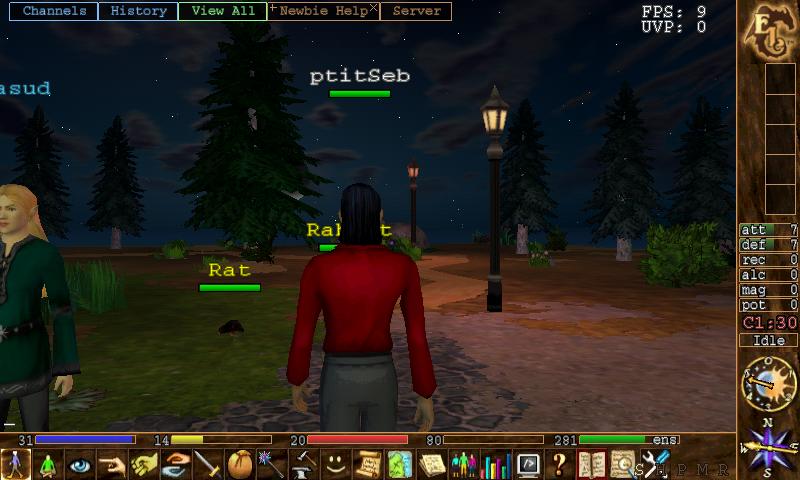The image size is (800, 480).
Task: Choose the sit down action icon
Action: click(48, 465)
